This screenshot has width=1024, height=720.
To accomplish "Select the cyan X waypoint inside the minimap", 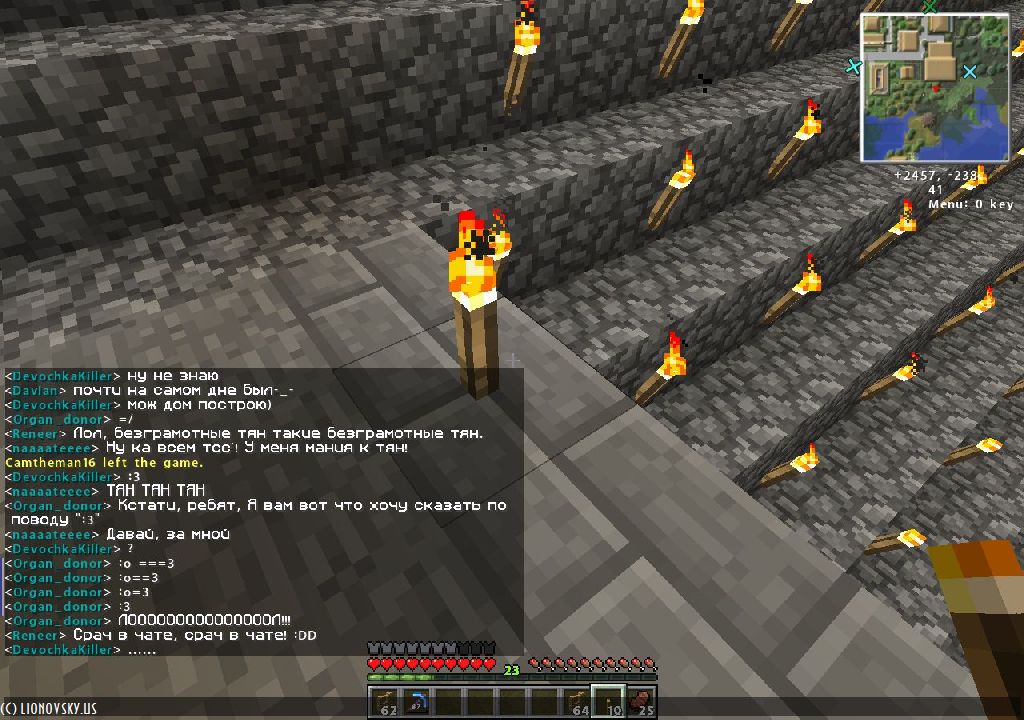I will pyautogui.click(x=969, y=72).
